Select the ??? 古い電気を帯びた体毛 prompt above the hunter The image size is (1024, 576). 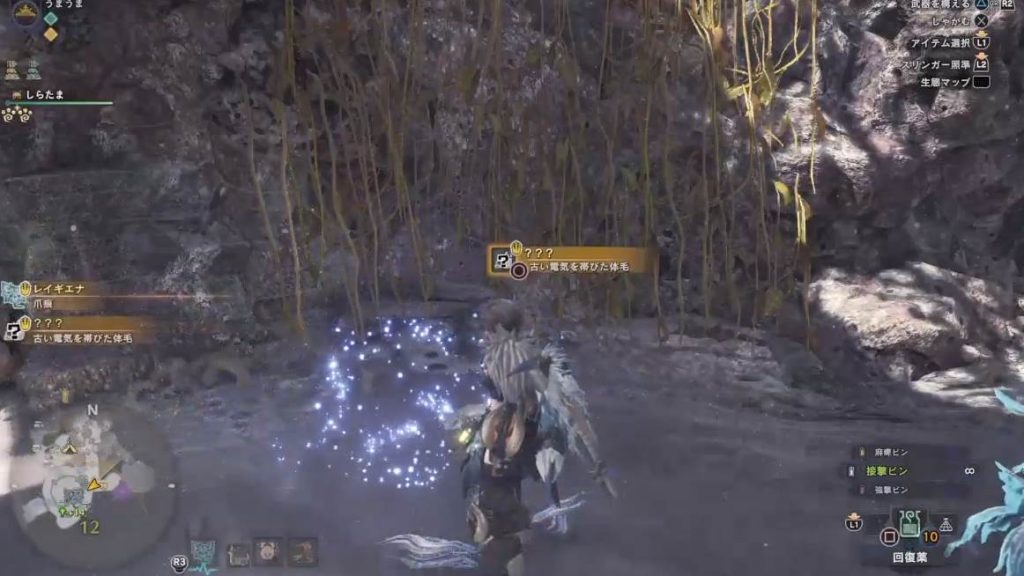coord(572,261)
